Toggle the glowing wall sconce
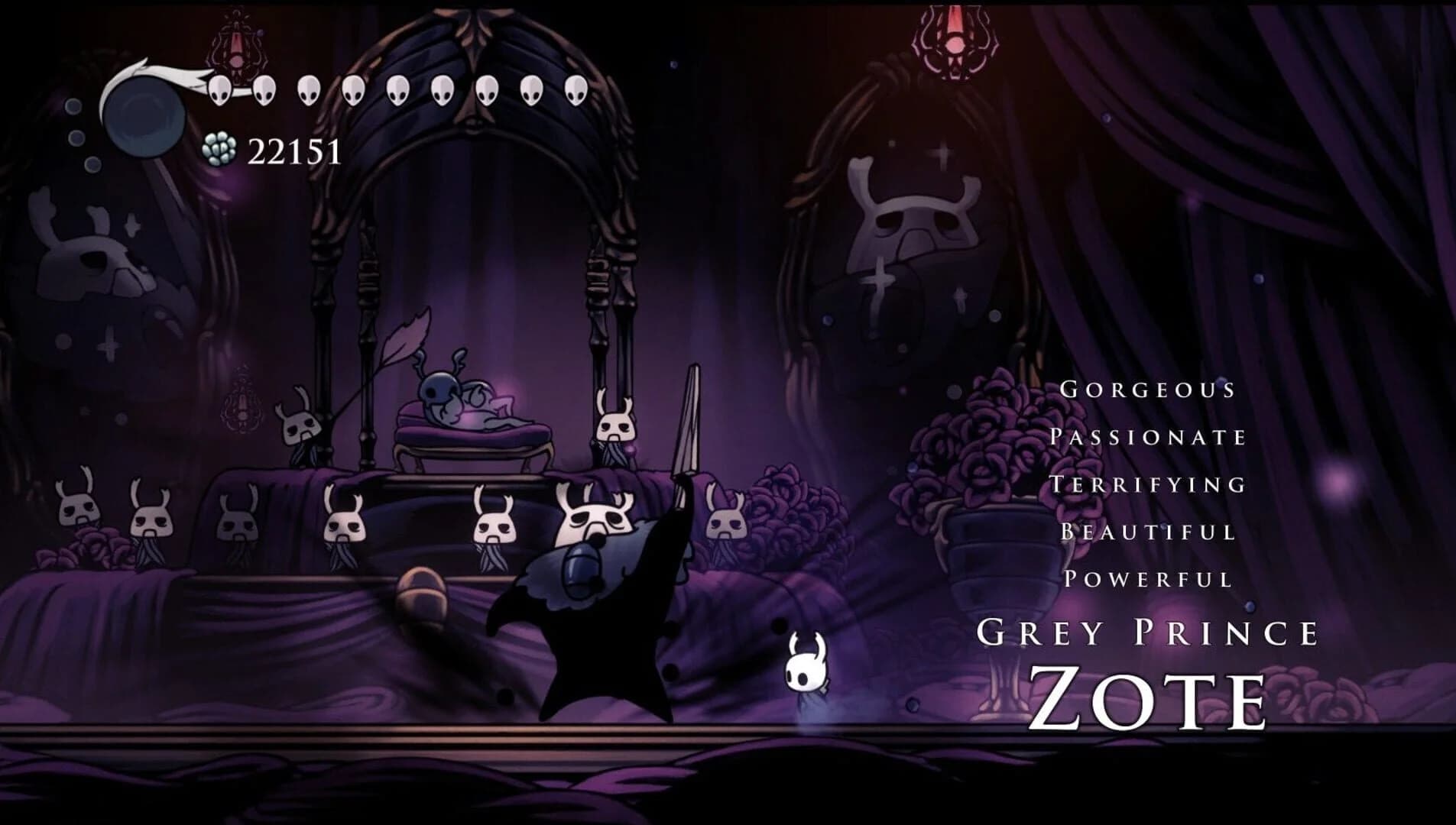Screen dimensions: 1456x825 tap(237, 42)
